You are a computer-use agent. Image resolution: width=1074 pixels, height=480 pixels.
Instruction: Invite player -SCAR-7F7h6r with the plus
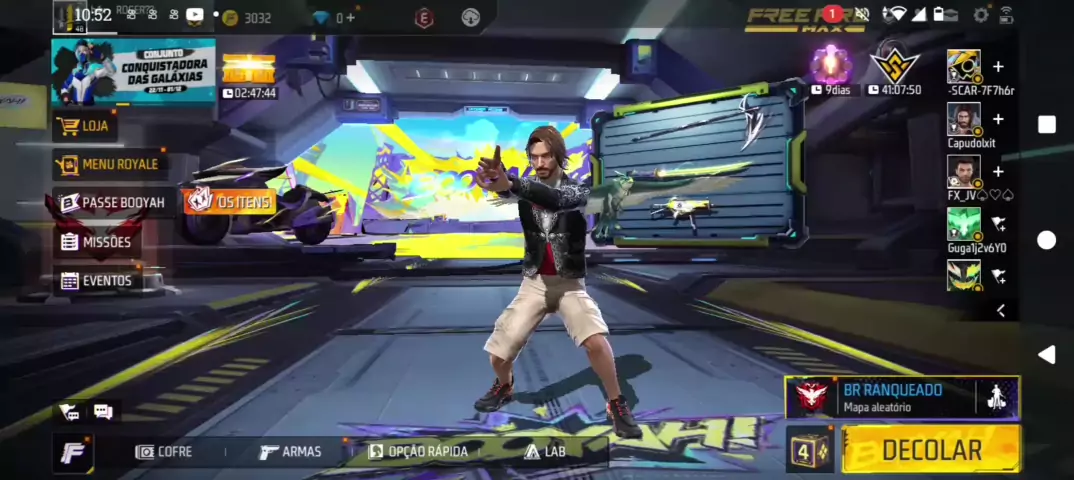click(998, 67)
